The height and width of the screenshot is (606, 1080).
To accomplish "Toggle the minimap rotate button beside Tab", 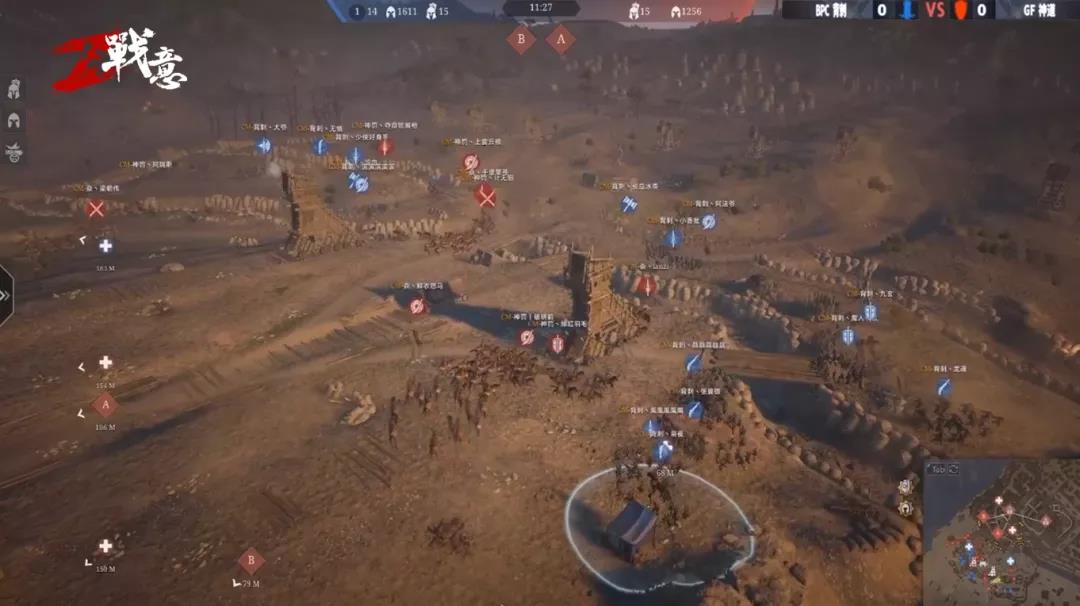I will click(x=953, y=469).
